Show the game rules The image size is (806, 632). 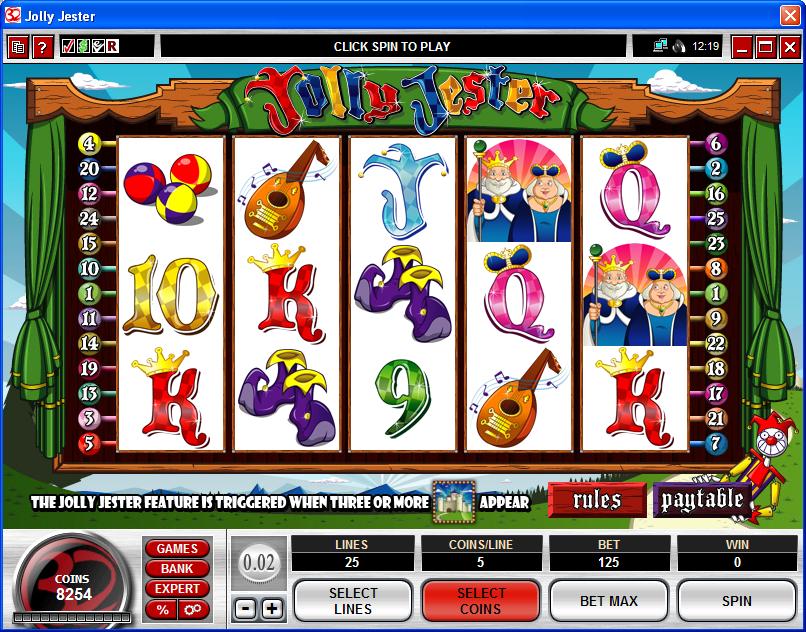pyautogui.click(x=597, y=500)
